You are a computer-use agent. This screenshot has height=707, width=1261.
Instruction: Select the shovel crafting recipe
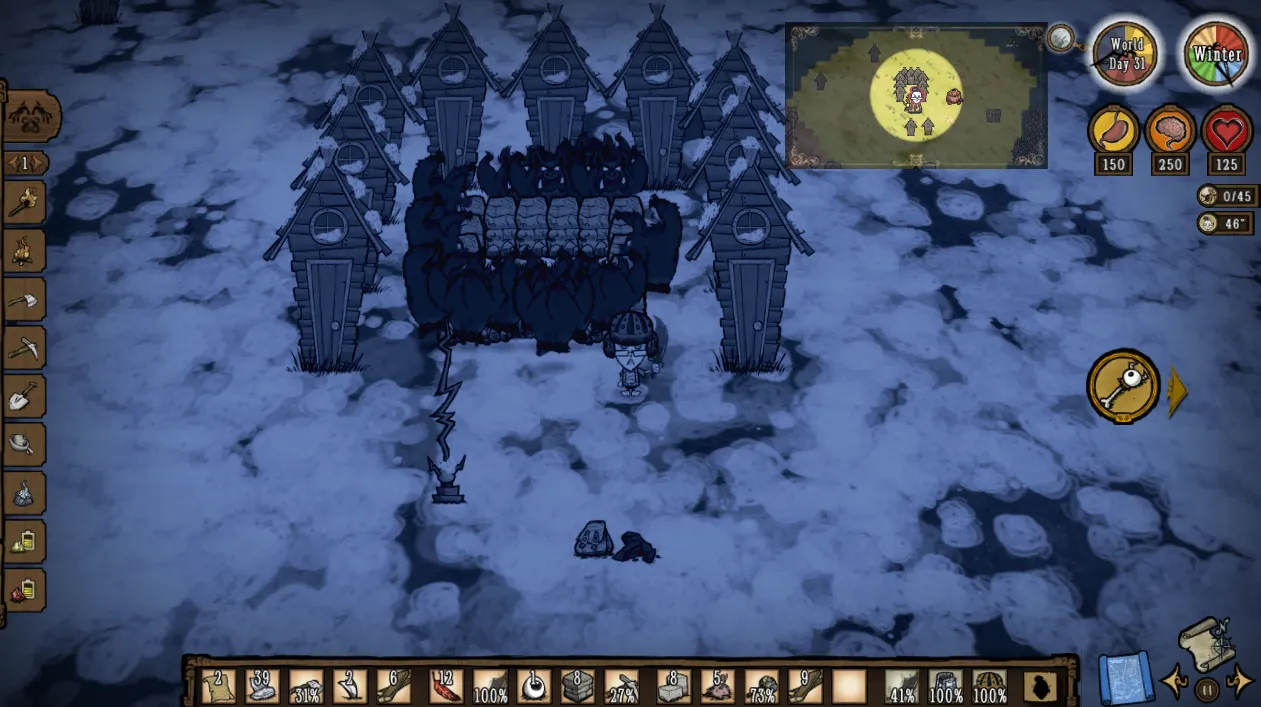(24, 396)
